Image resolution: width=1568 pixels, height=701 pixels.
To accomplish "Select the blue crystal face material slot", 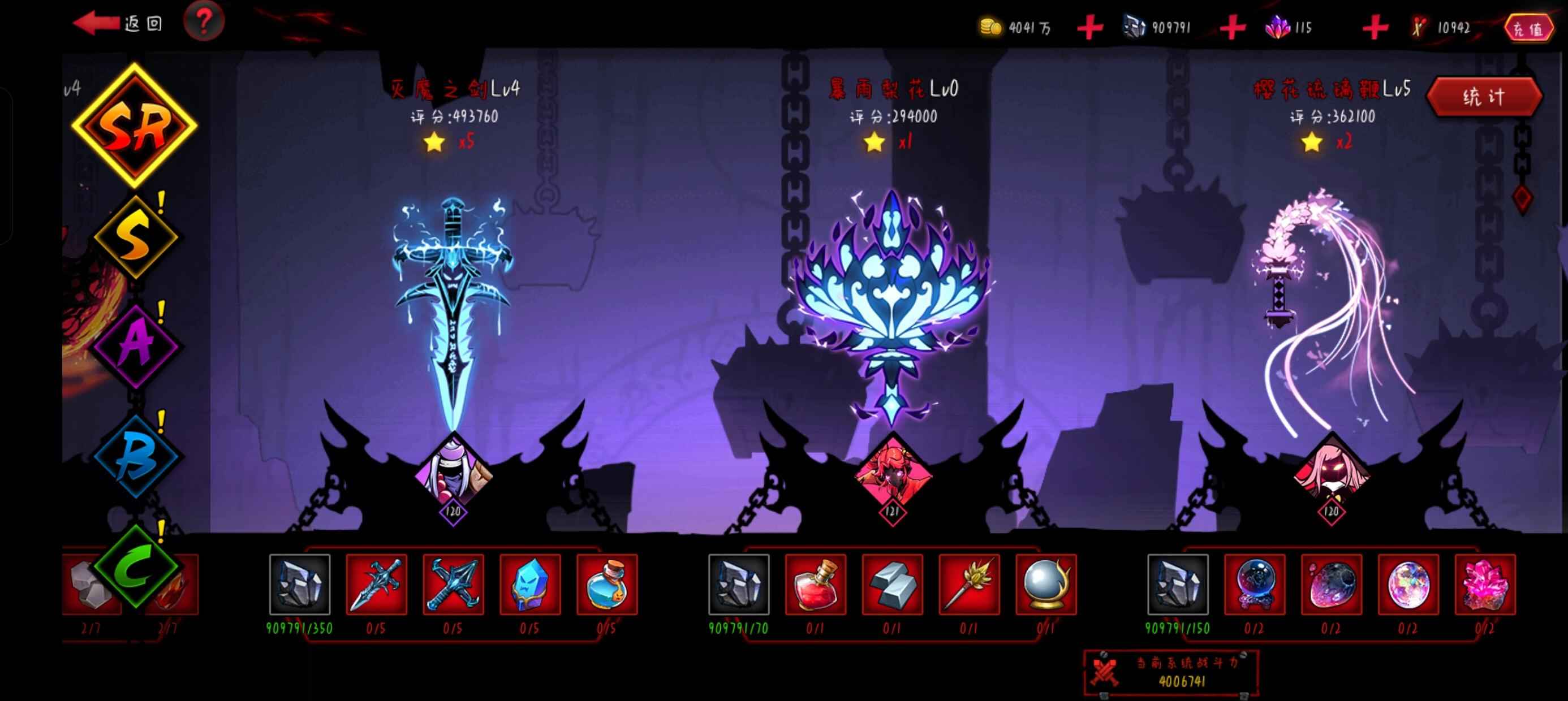I will (529, 584).
